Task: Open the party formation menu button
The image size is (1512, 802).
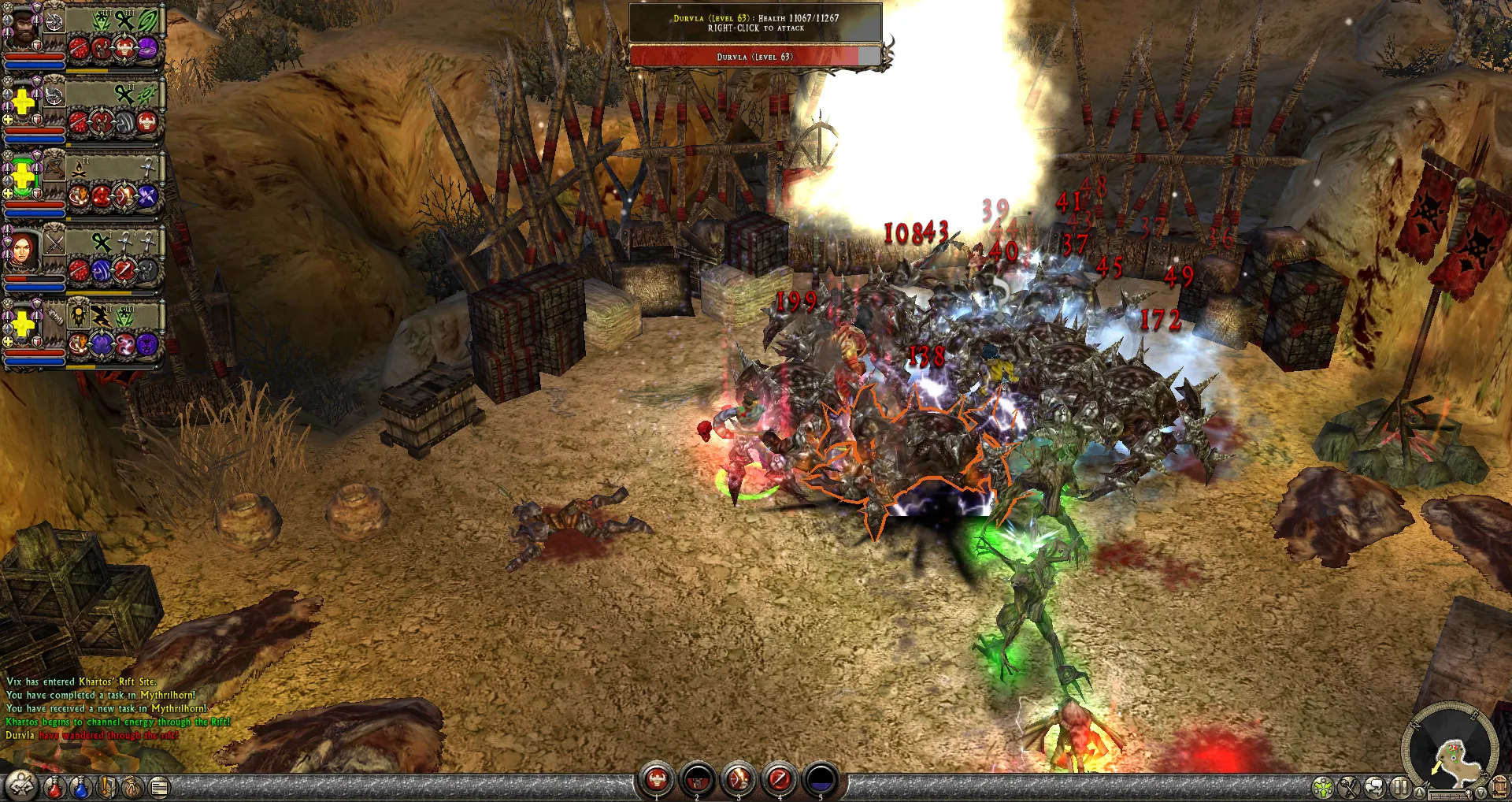Action: 21,785
